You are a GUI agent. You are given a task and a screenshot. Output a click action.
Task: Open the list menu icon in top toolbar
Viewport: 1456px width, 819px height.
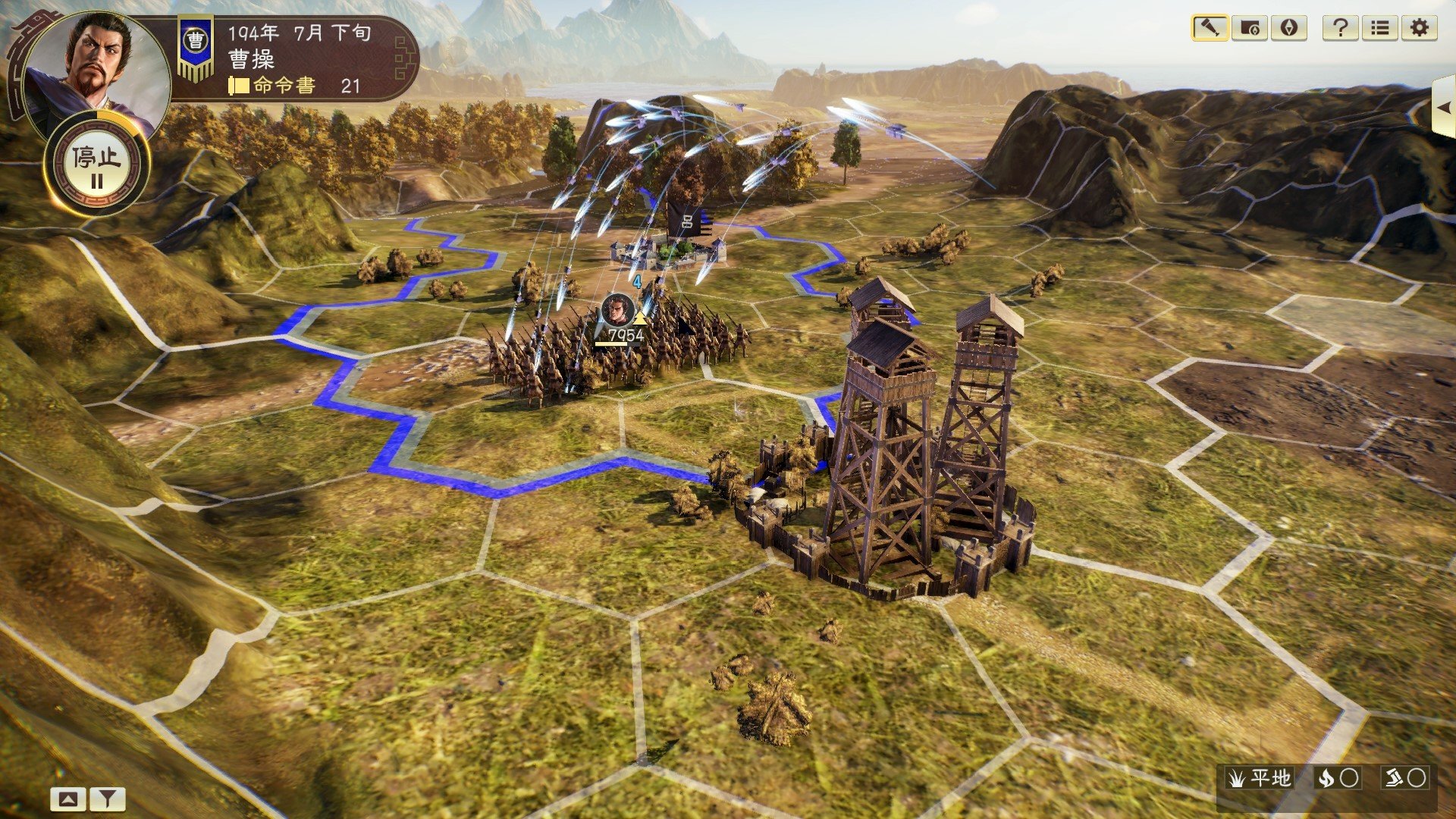1380,28
